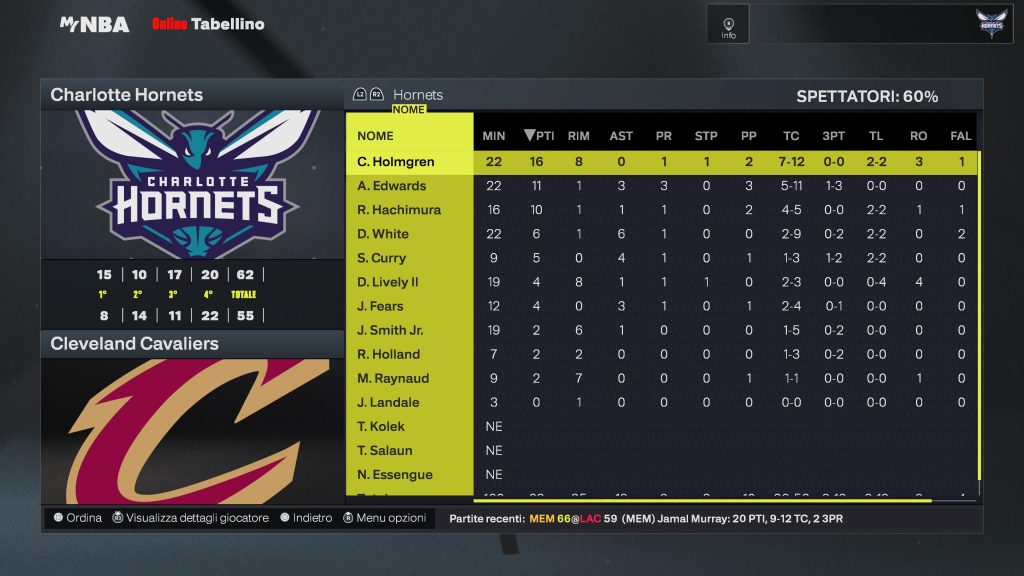Select A. Edwards in the box score
Image resolution: width=1024 pixels, height=576 pixels.
(x=392, y=186)
